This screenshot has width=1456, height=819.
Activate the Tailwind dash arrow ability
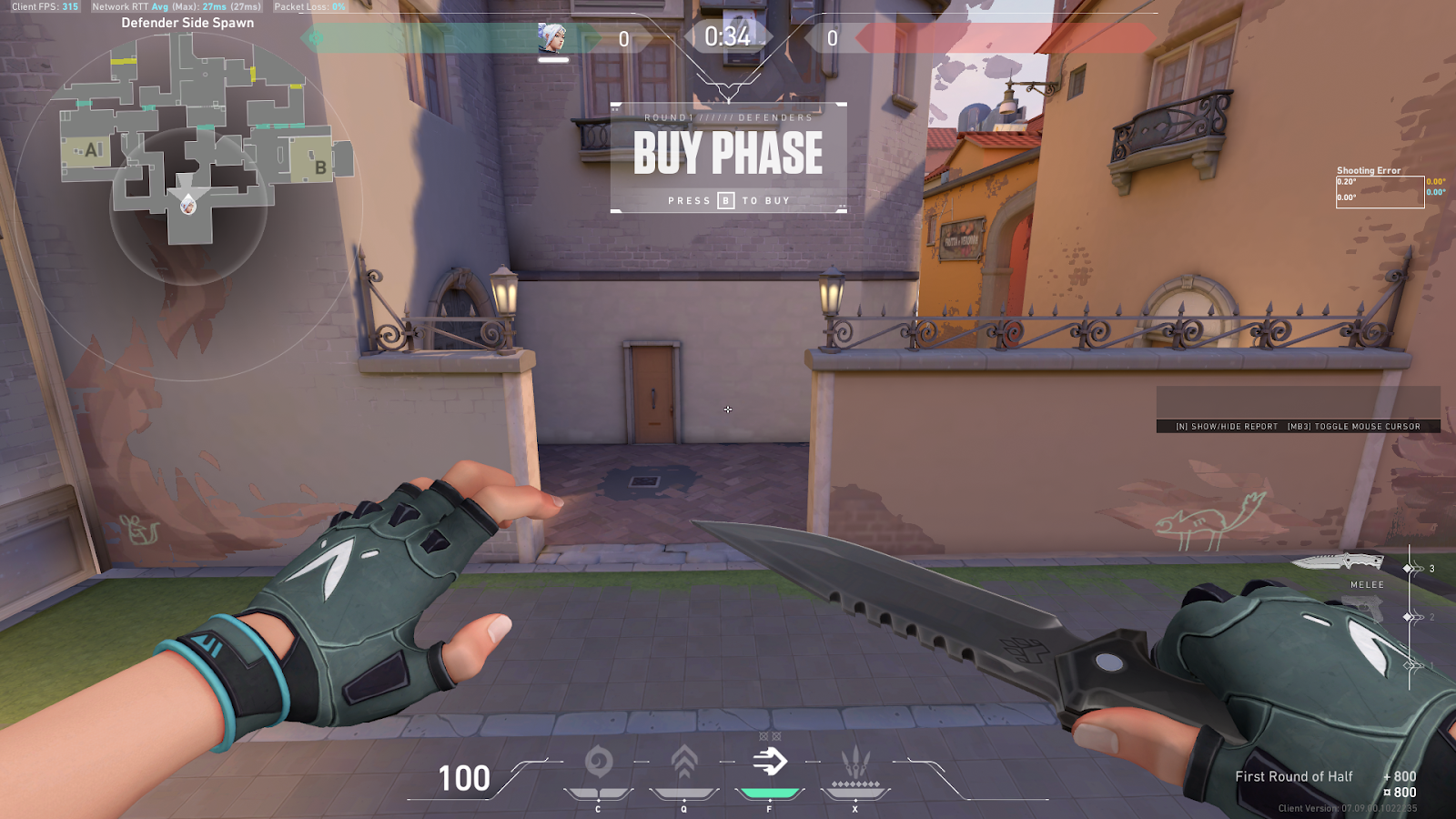click(x=770, y=762)
